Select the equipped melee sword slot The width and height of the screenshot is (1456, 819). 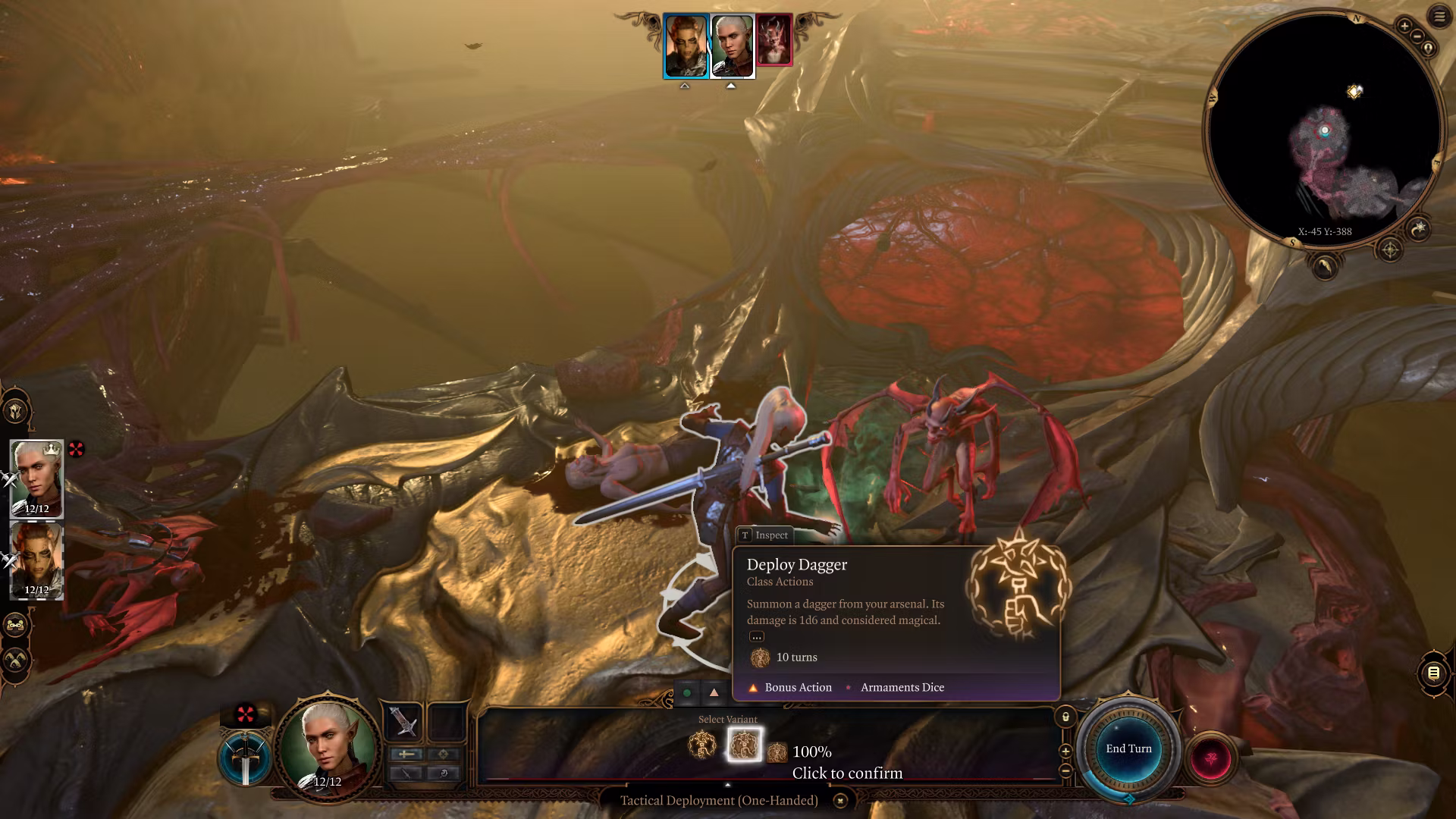coord(403,721)
